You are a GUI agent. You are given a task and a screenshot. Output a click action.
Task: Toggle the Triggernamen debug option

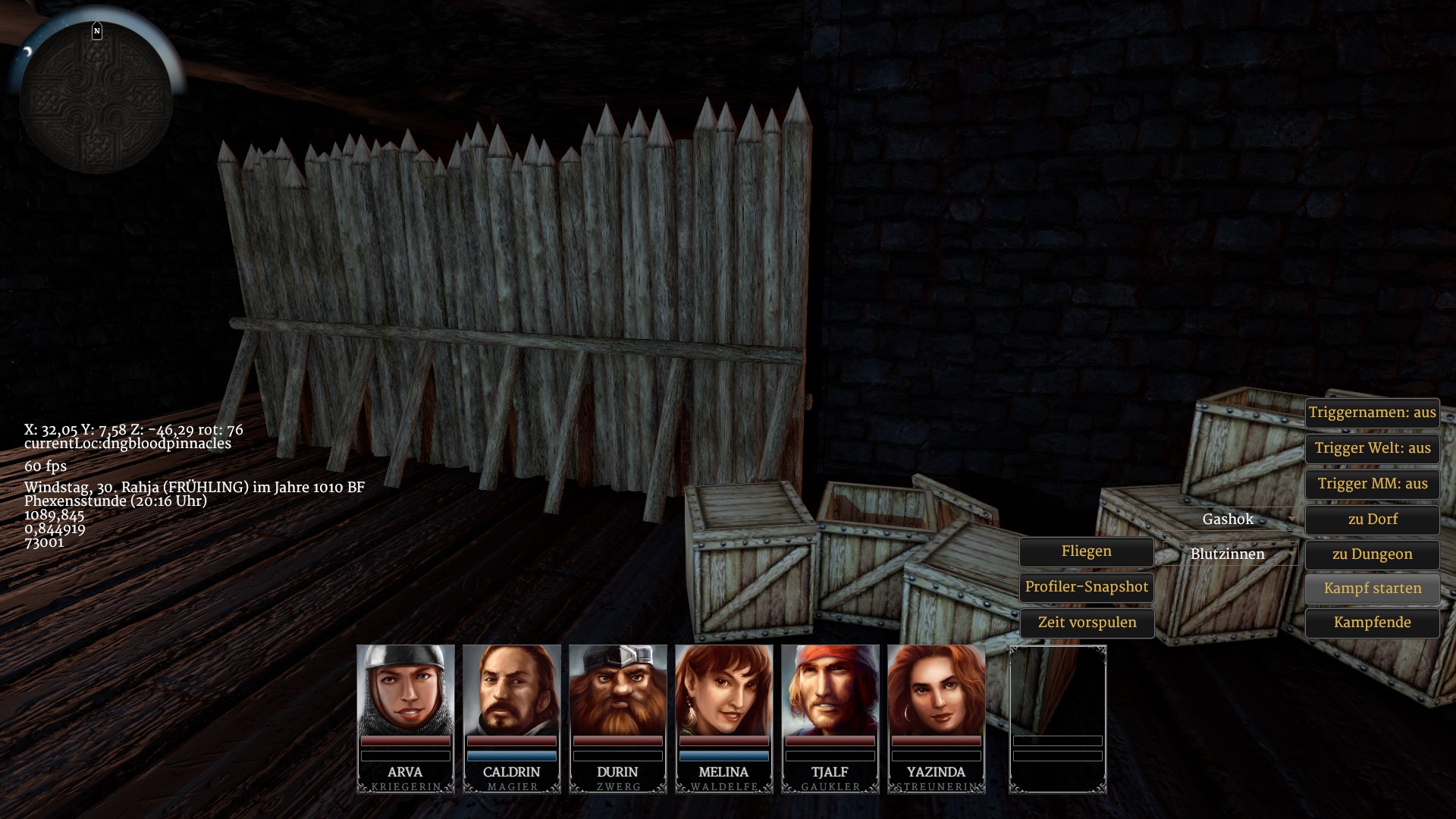[1372, 413]
